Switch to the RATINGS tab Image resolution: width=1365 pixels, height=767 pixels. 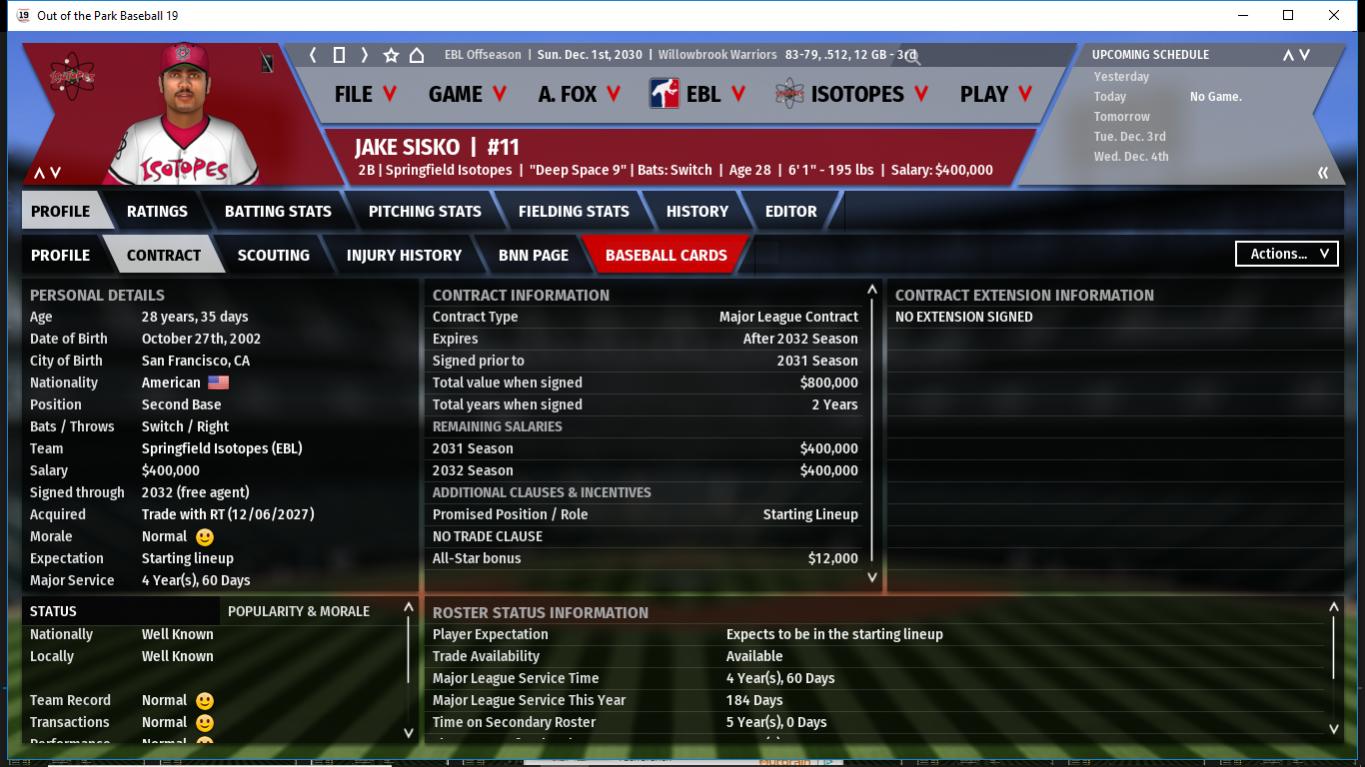click(x=157, y=211)
